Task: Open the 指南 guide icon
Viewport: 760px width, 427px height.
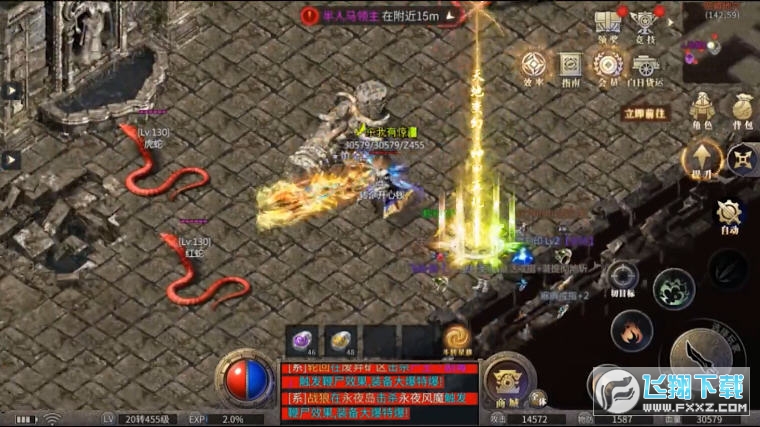Action: click(570, 67)
